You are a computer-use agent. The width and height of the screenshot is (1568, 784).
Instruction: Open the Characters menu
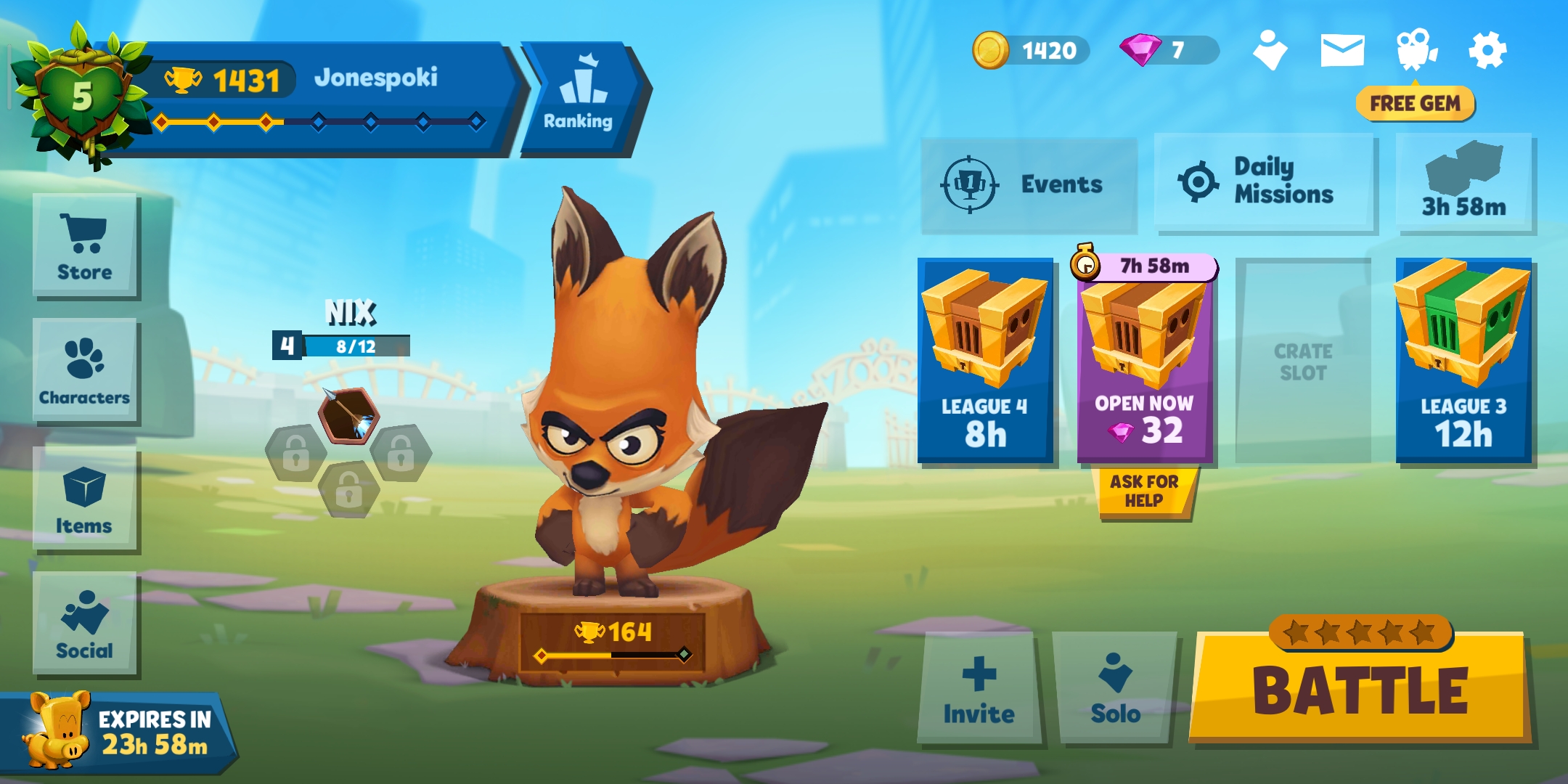[x=85, y=371]
